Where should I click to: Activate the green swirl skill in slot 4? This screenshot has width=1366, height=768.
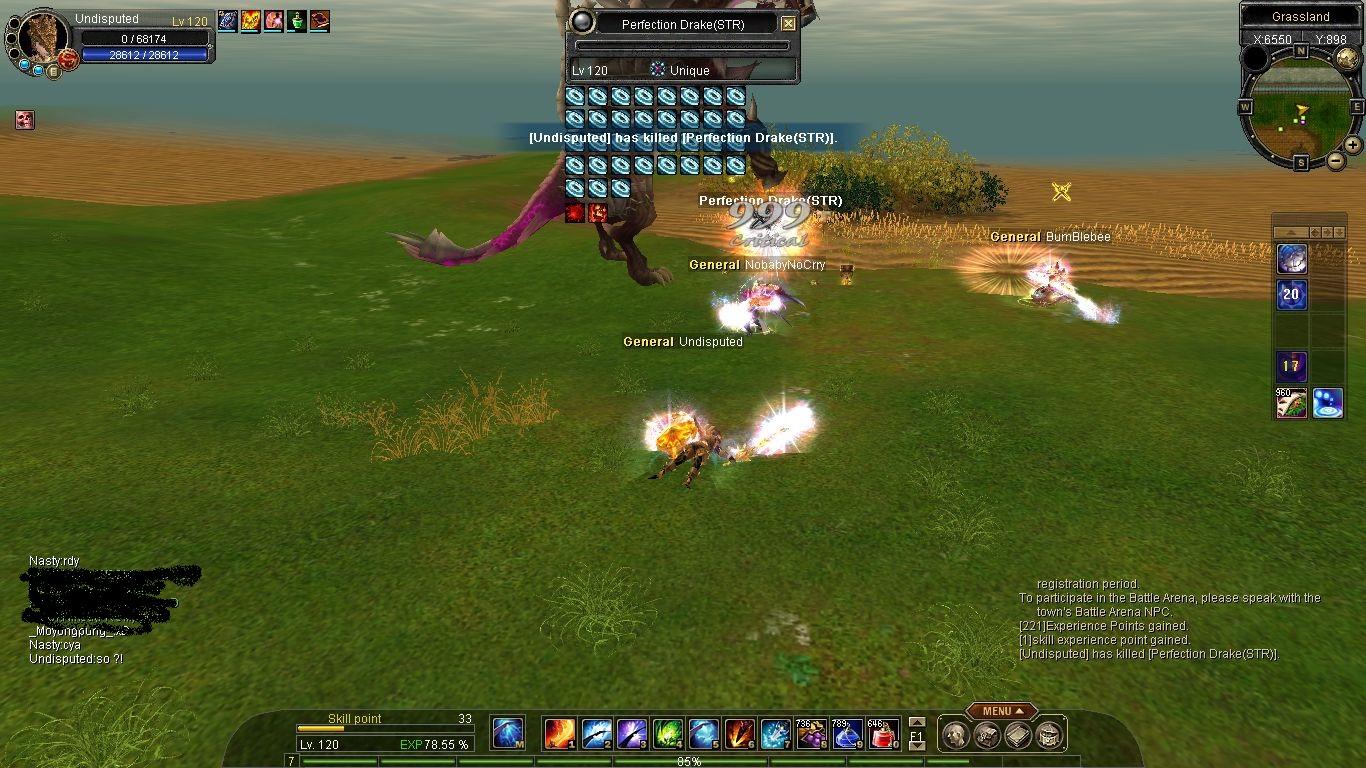tap(667, 735)
